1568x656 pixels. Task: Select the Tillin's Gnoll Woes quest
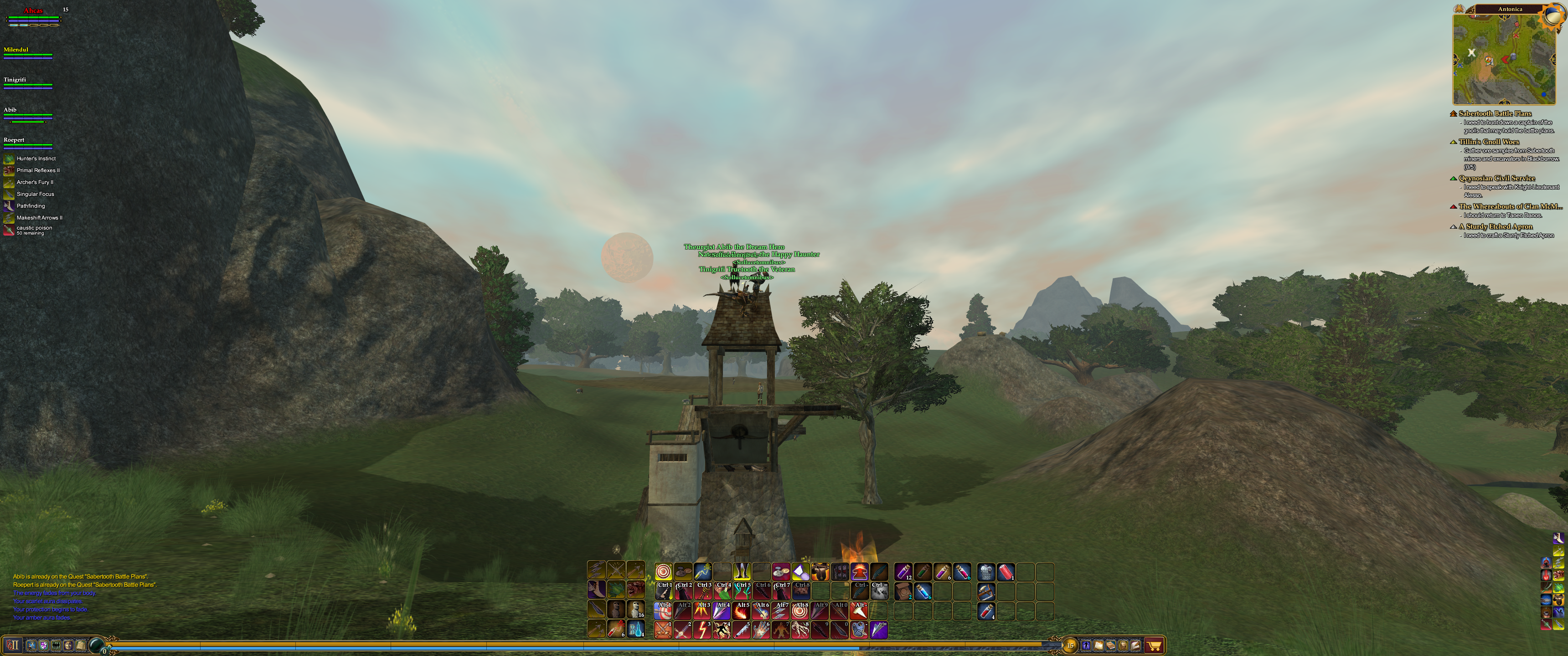[1488, 142]
